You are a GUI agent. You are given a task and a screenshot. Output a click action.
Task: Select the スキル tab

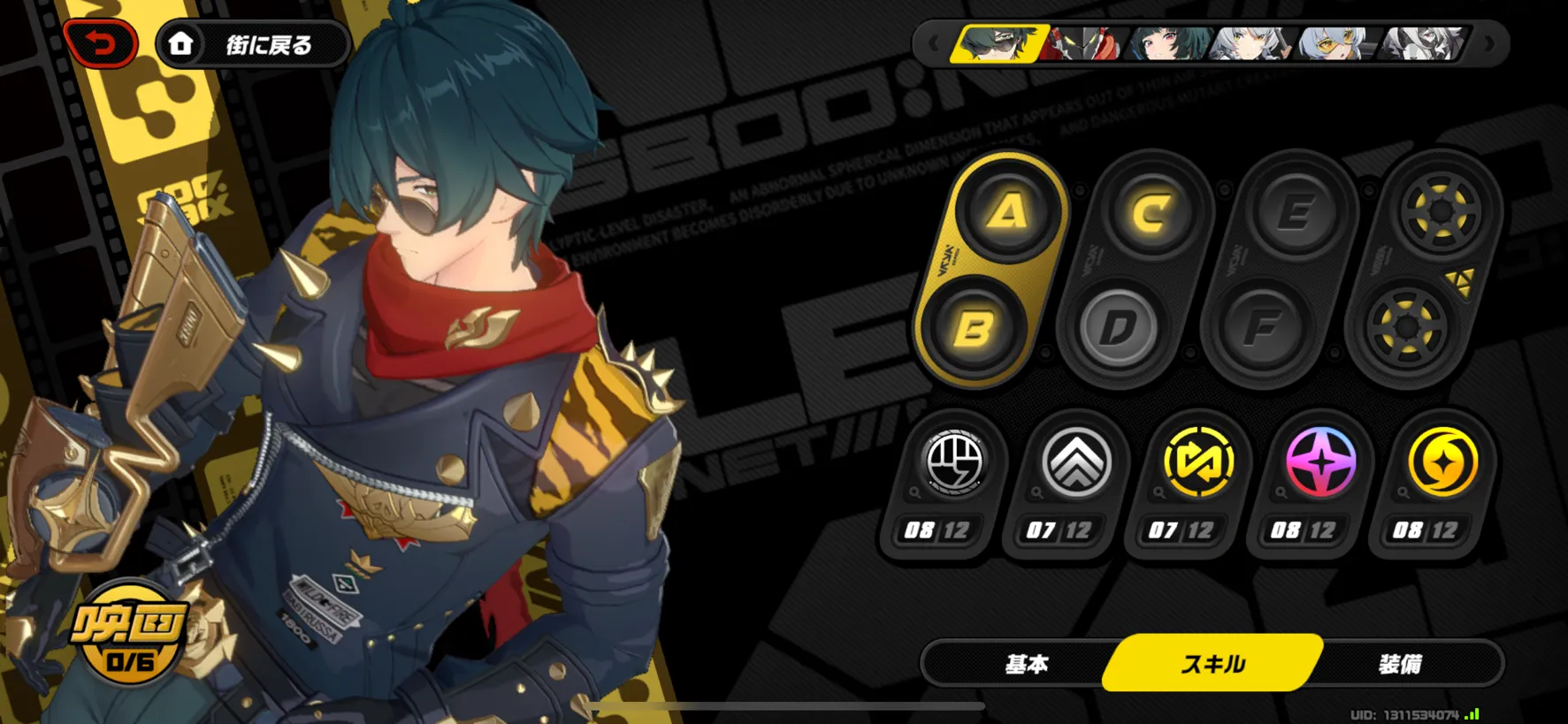tap(1212, 664)
